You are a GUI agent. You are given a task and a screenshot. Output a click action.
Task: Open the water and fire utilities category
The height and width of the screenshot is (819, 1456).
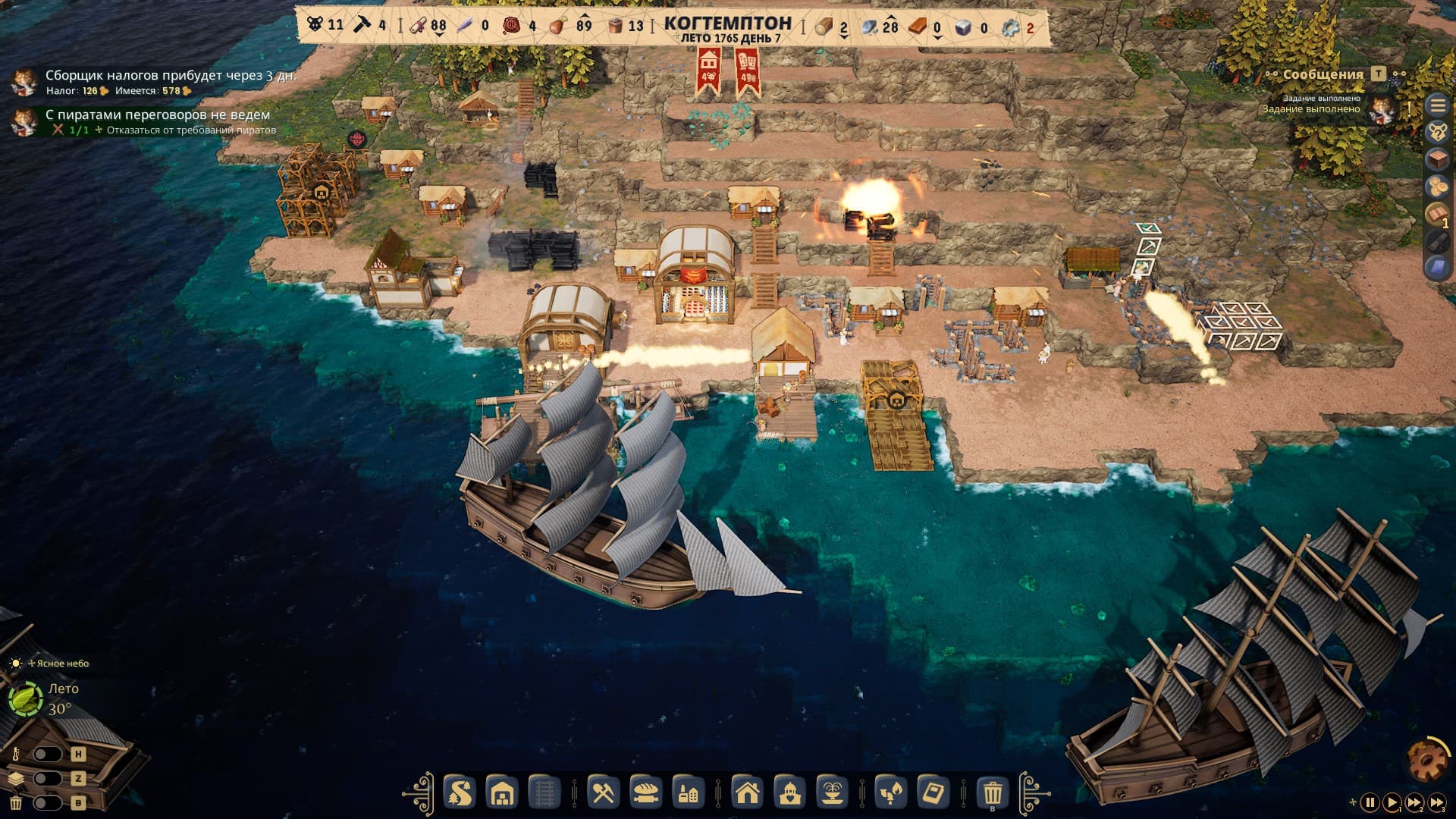[891, 794]
